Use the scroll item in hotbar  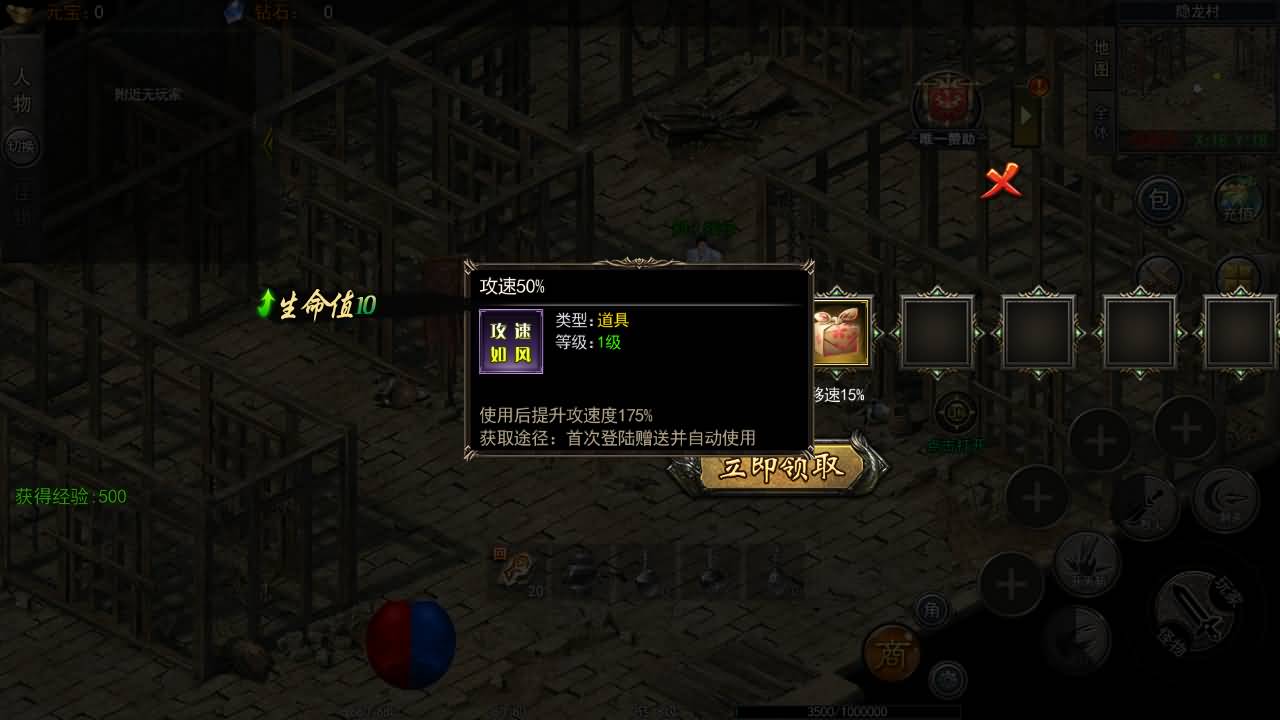517,572
